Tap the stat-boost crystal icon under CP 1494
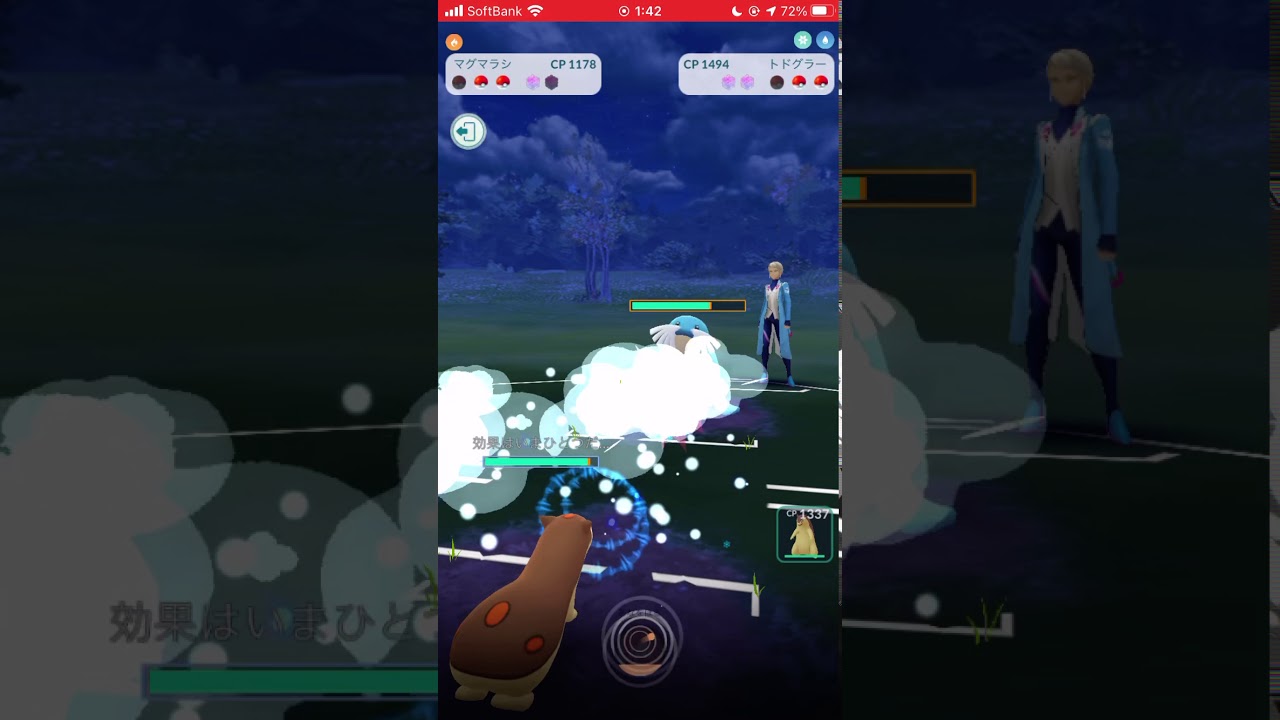Viewport: 1280px width, 720px height. click(x=727, y=82)
